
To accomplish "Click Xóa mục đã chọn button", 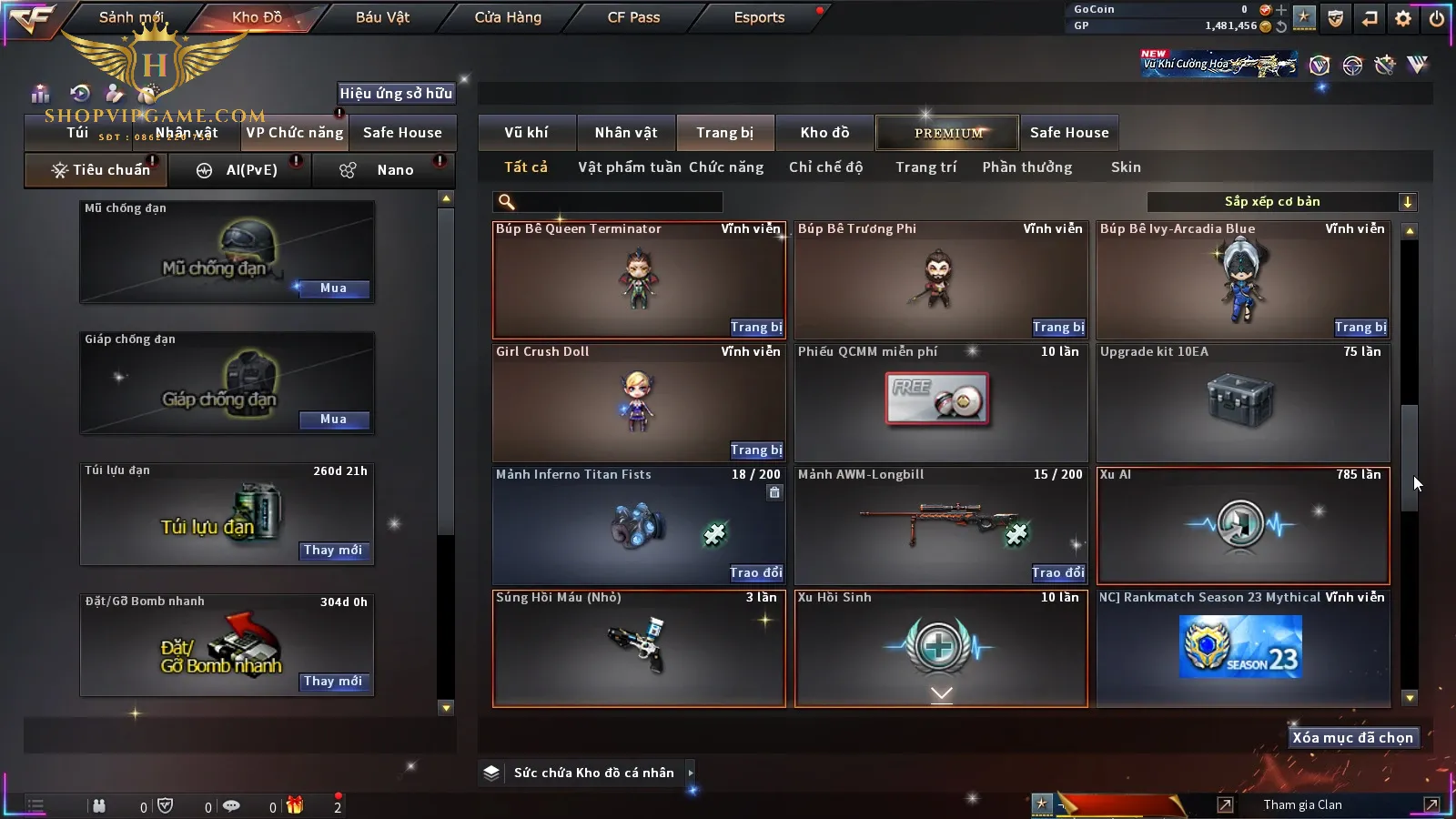I will point(1352,738).
